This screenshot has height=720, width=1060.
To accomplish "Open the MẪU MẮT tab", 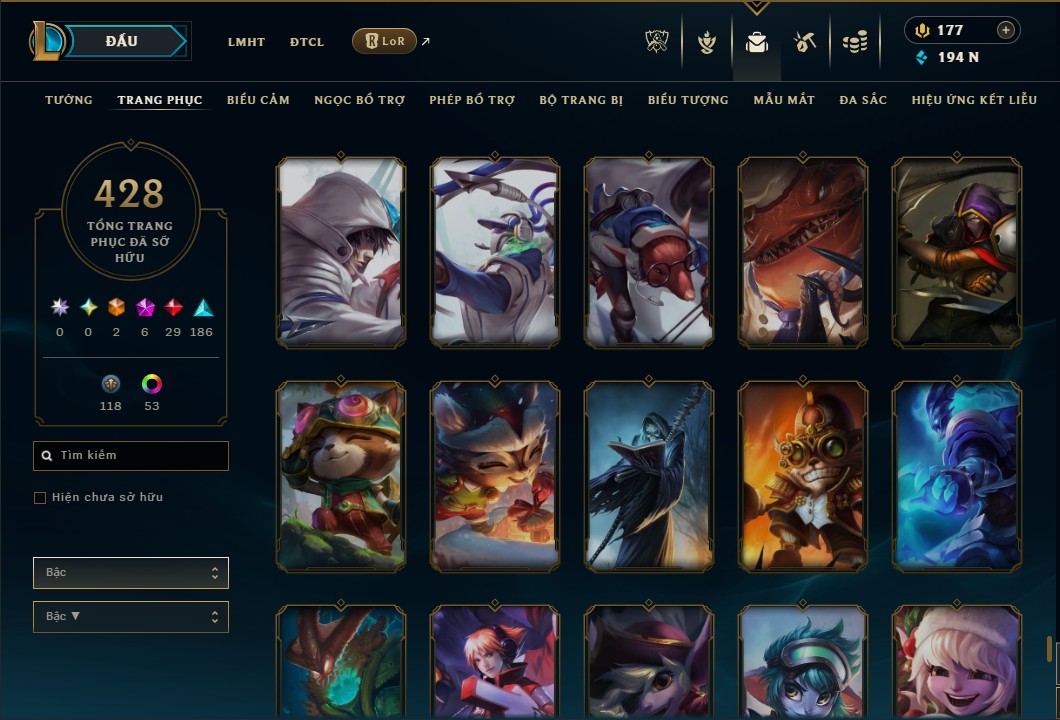I will [x=784, y=100].
